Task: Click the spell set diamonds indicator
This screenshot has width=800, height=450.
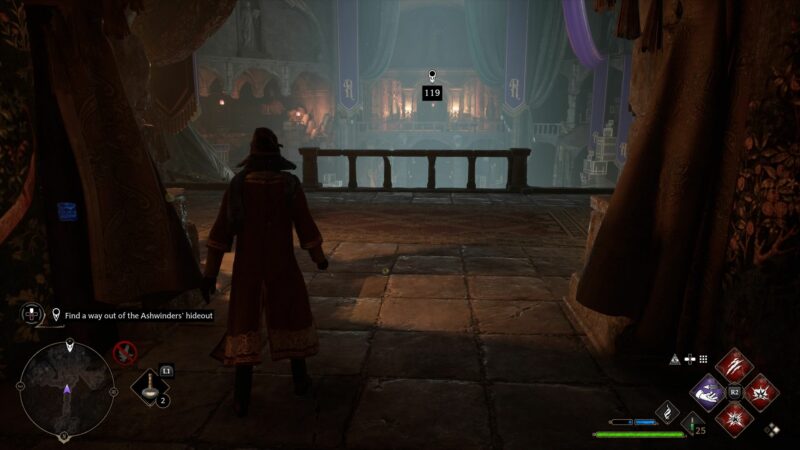Action: coord(772,430)
